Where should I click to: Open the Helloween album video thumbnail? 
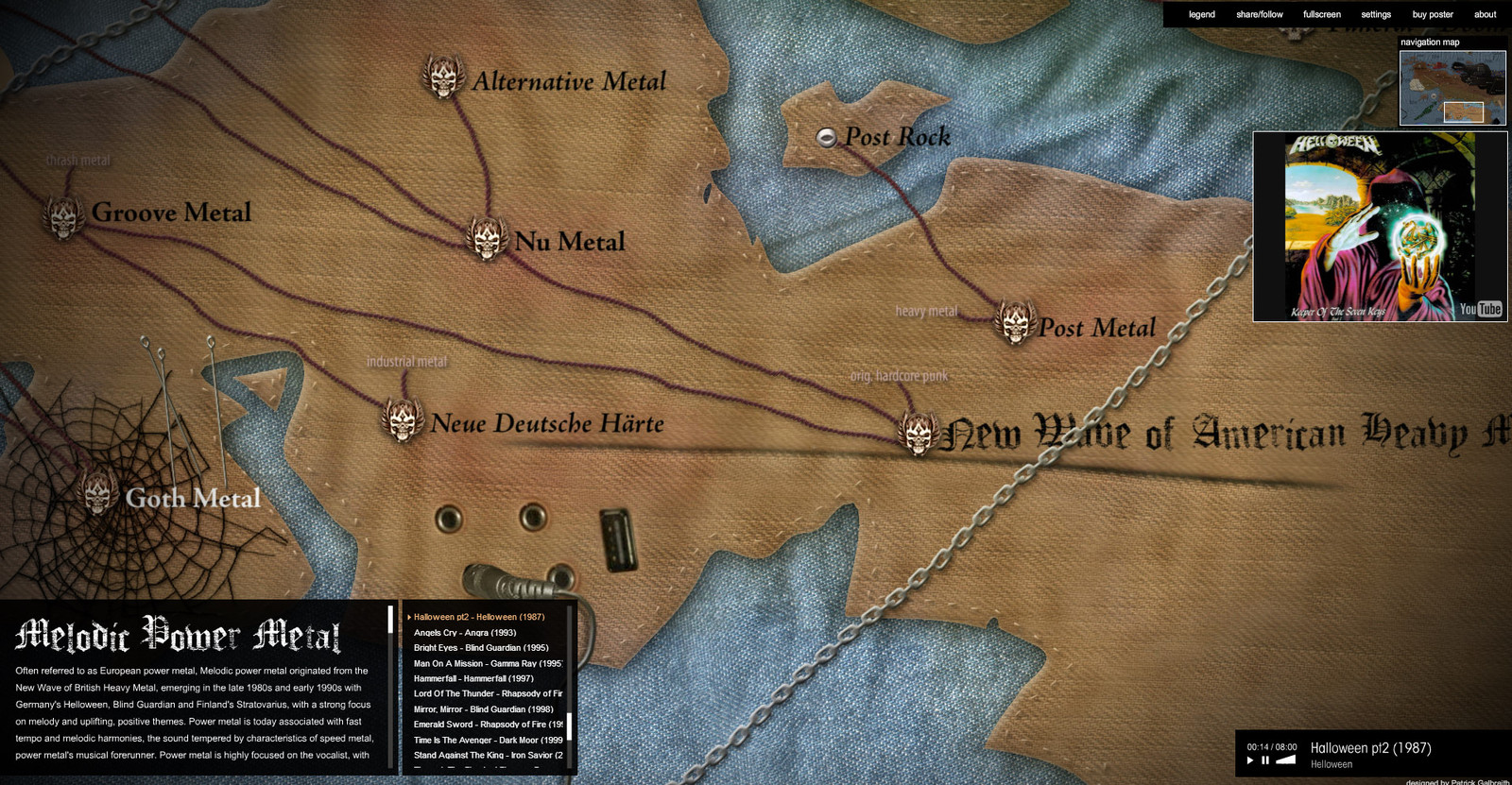[x=1380, y=227]
